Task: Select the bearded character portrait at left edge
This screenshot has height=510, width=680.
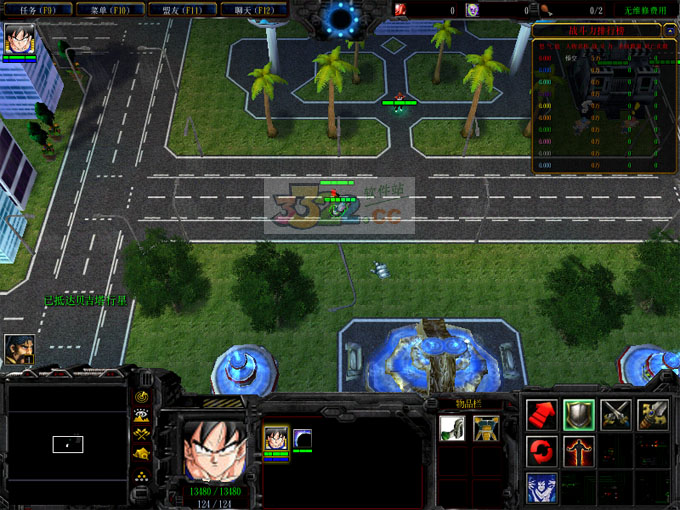Action: click(x=20, y=349)
